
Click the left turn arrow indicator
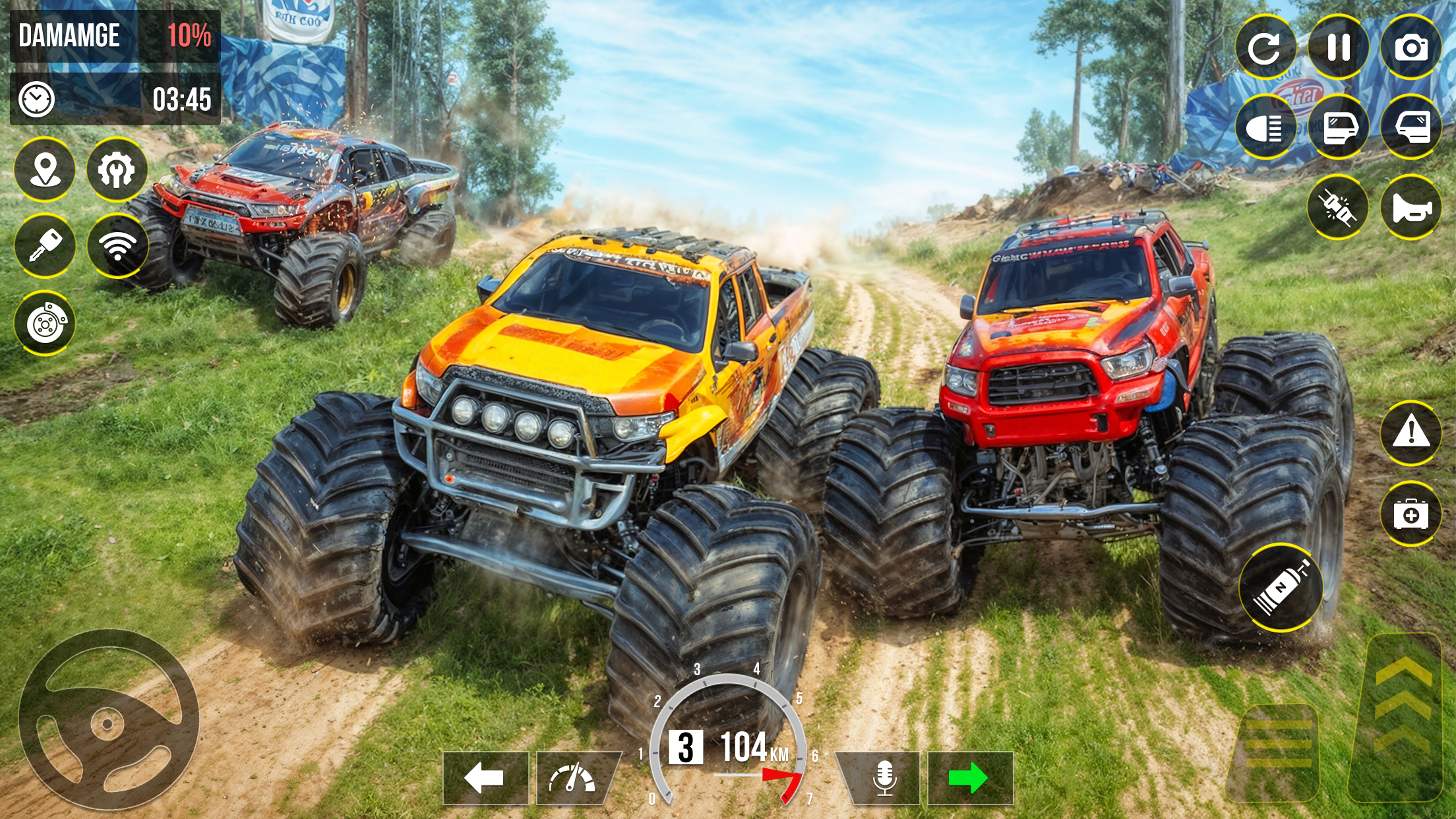[485, 778]
